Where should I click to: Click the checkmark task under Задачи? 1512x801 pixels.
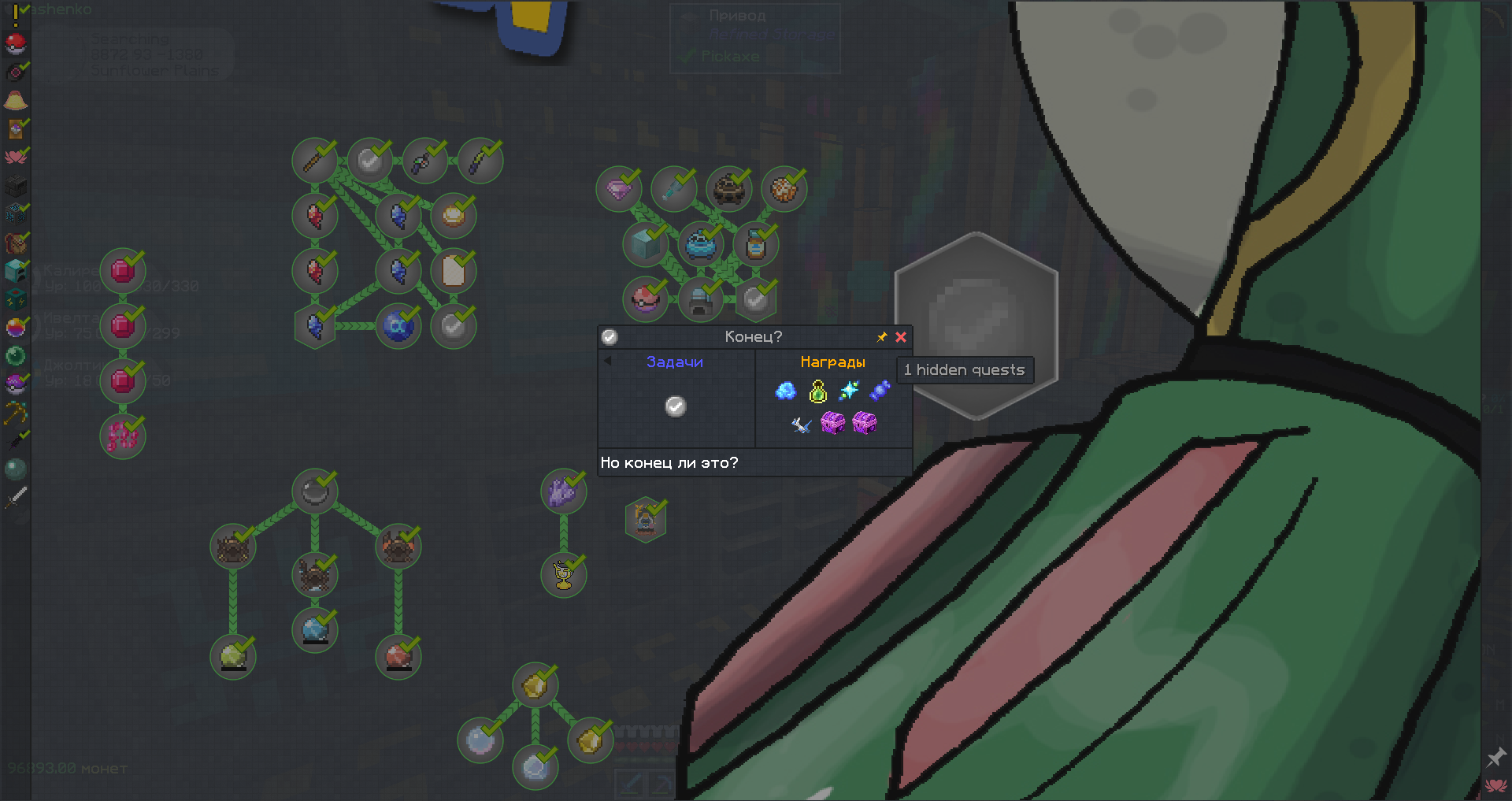coord(675,406)
